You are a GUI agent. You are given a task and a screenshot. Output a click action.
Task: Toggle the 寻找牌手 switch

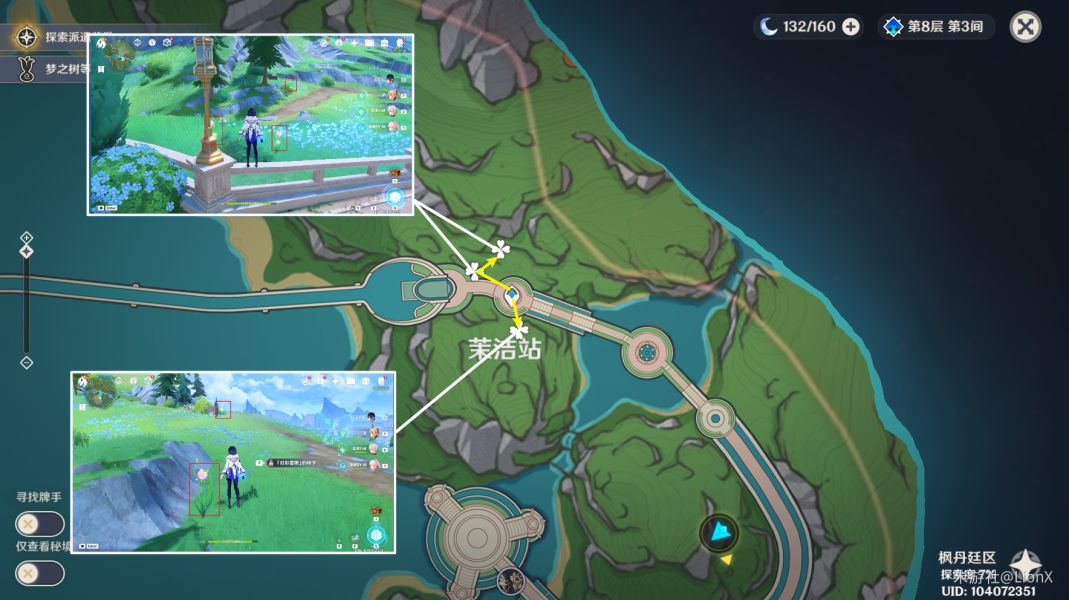pos(40,523)
